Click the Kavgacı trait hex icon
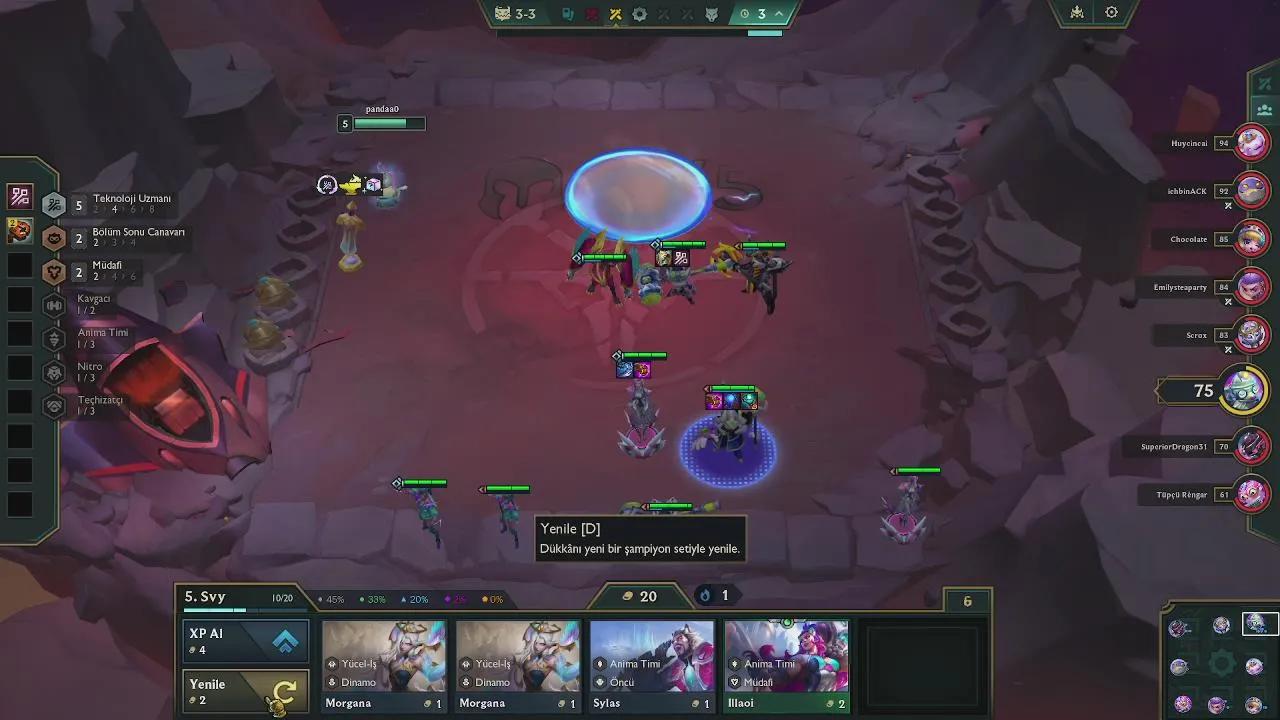This screenshot has height=720, width=1280. [x=54, y=305]
